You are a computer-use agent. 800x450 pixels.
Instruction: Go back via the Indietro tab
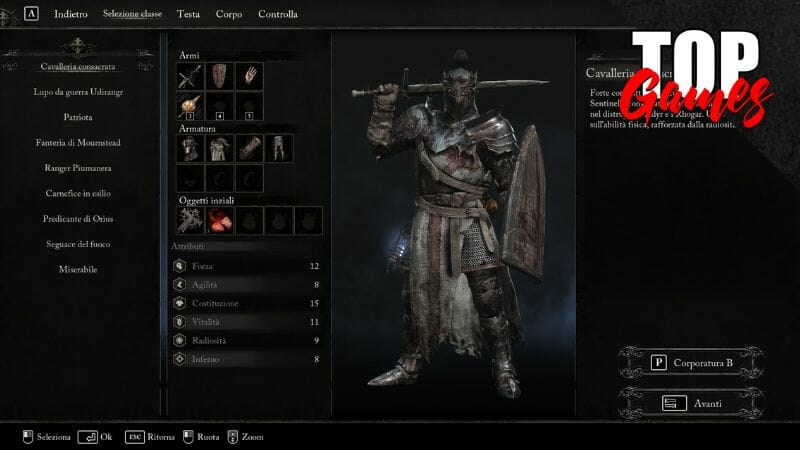(70, 15)
